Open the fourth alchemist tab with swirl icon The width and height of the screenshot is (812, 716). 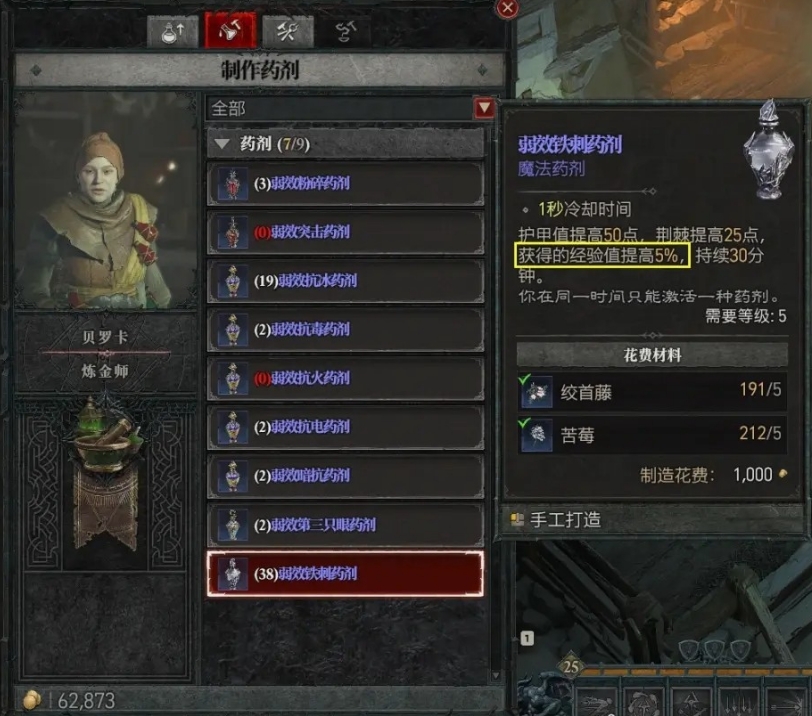pyautogui.click(x=344, y=31)
